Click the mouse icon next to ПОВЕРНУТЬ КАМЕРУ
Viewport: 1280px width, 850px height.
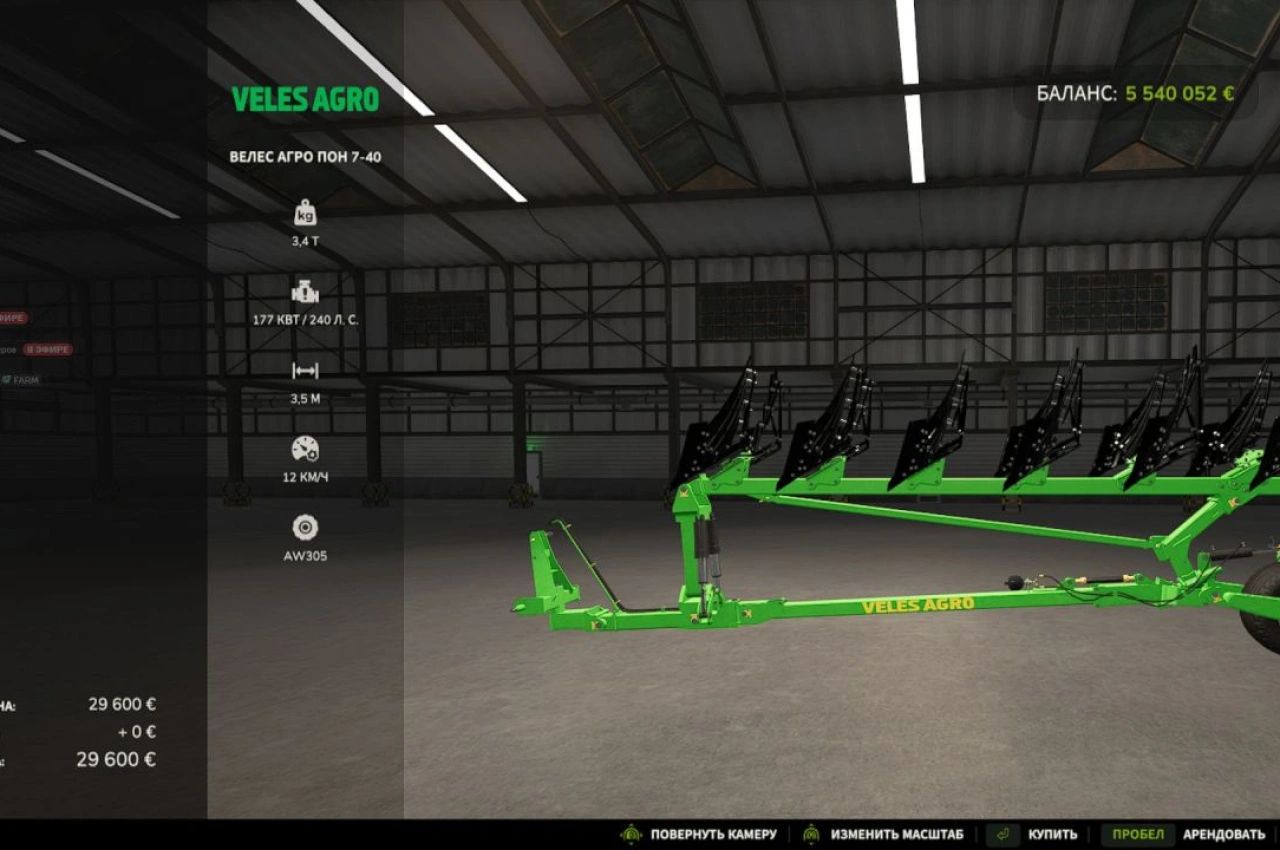629,833
